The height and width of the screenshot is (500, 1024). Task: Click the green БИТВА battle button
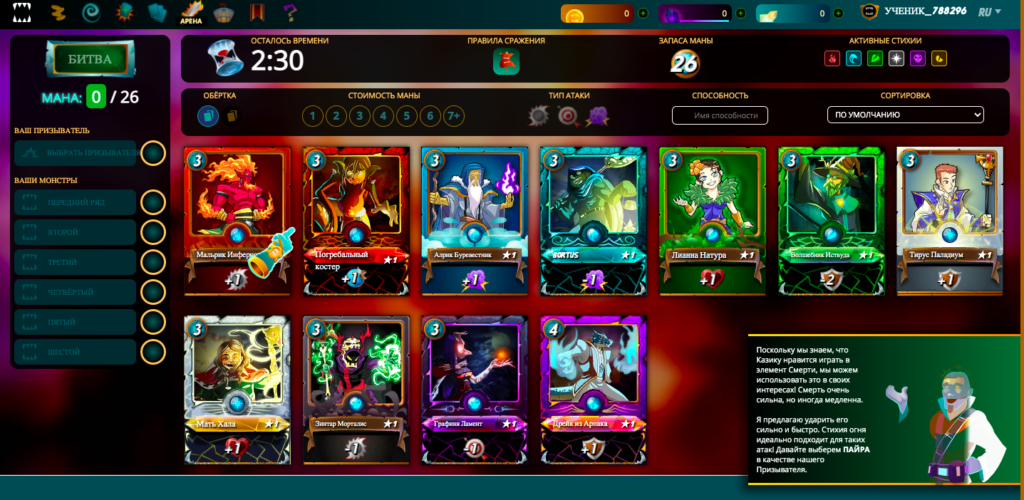click(89, 59)
